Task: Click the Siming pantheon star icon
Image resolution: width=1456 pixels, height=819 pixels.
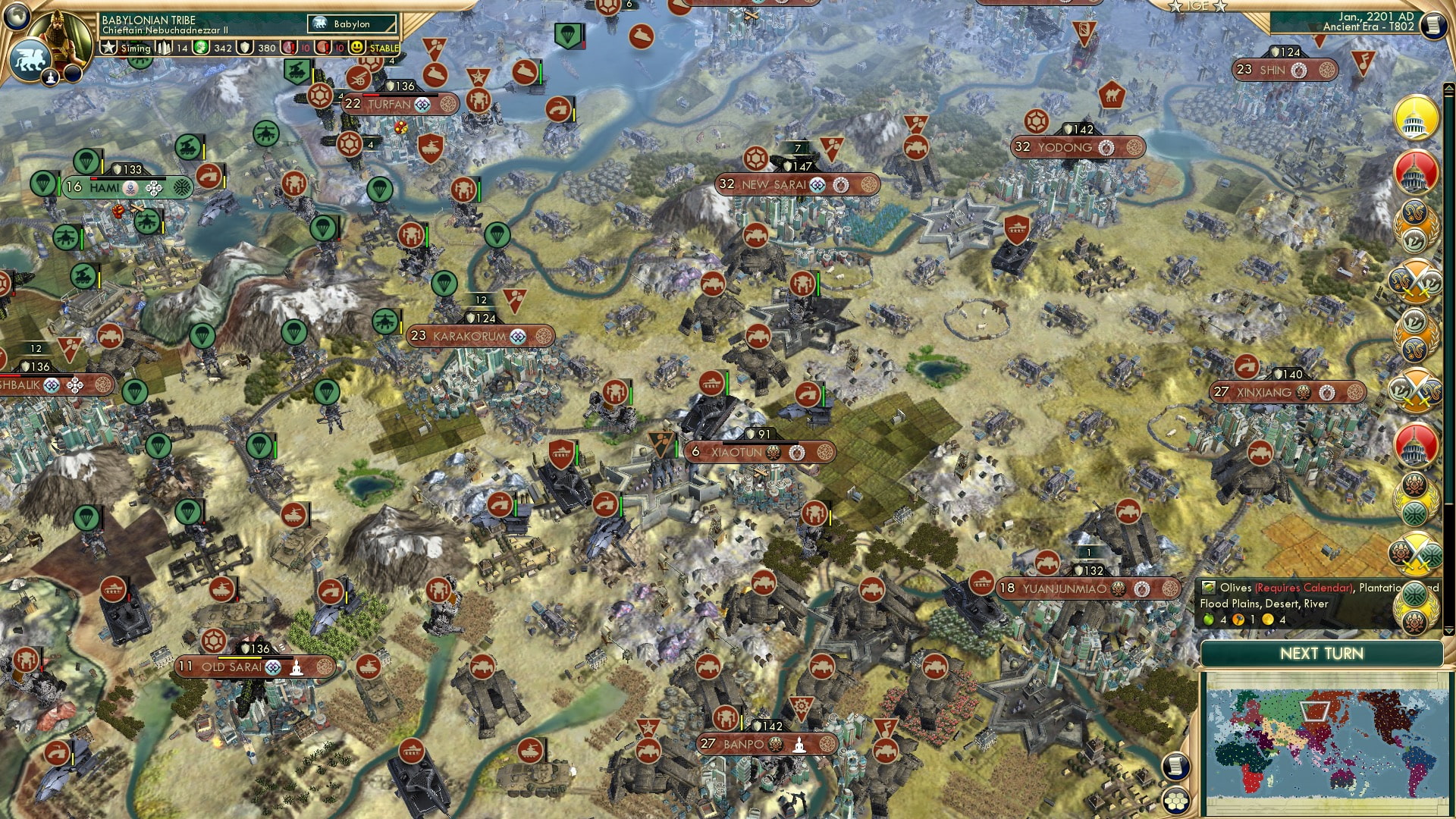Action: point(107,48)
